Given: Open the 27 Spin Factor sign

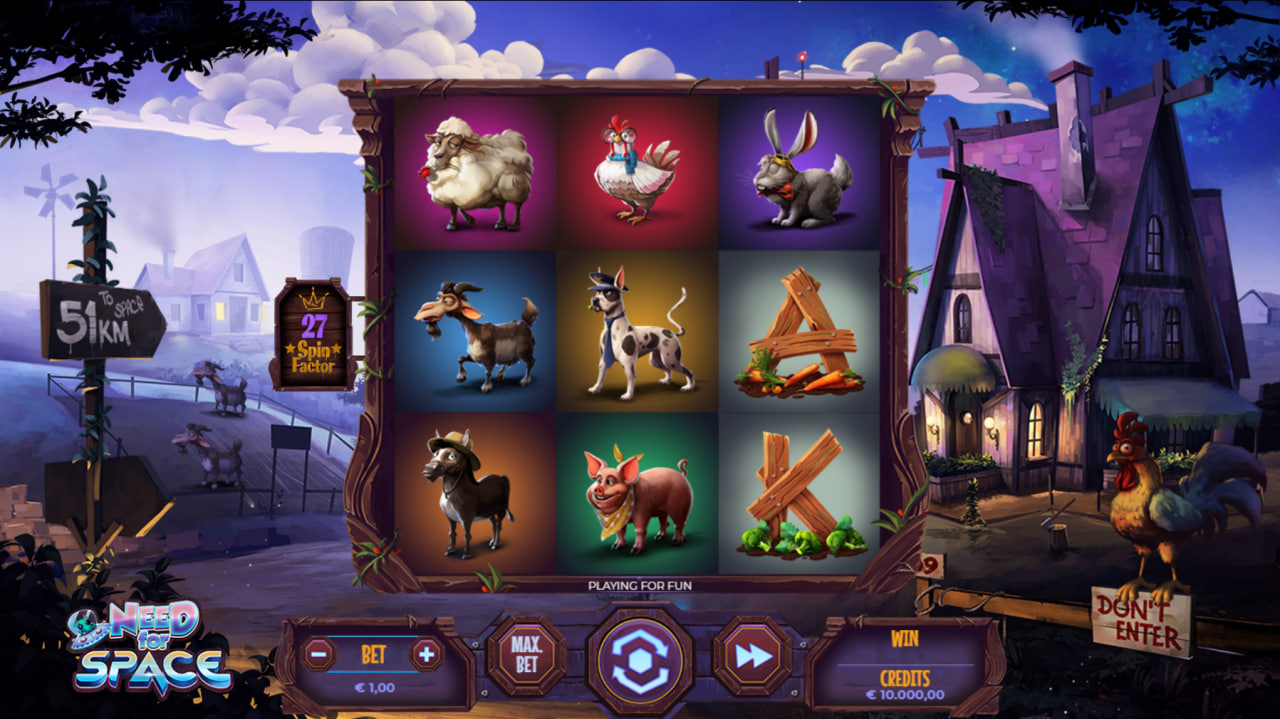Looking at the screenshot, I should pyautogui.click(x=312, y=335).
